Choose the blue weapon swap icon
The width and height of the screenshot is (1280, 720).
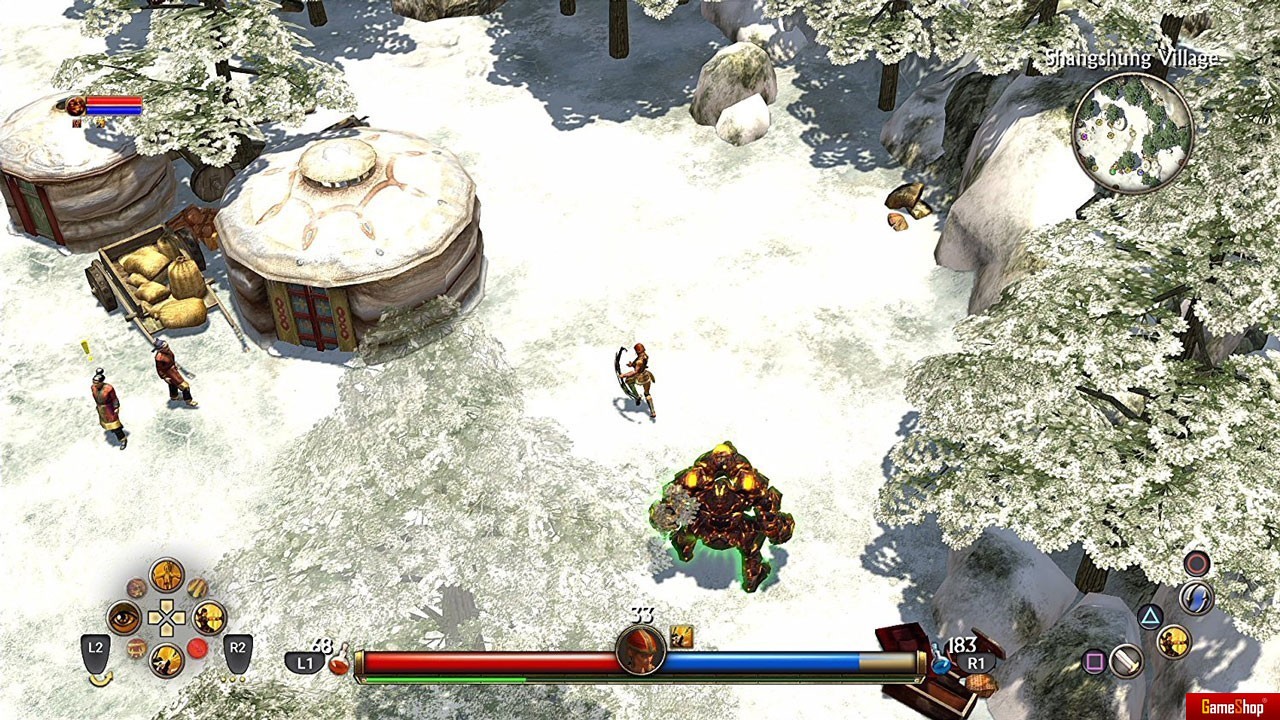click(x=1196, y=598)
